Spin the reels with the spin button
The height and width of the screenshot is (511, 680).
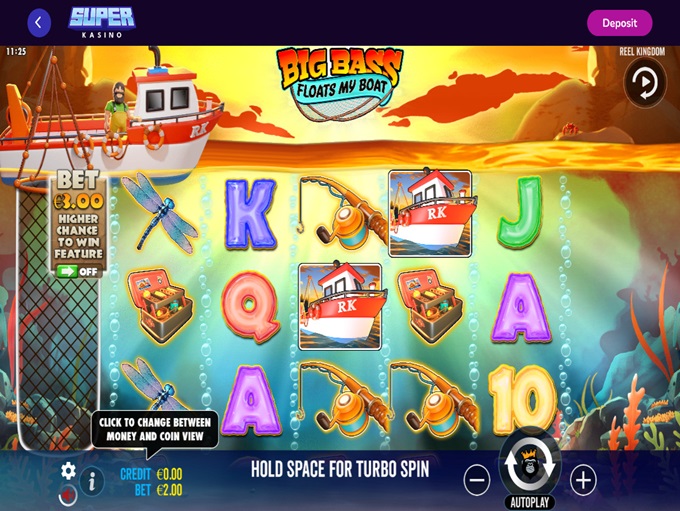coord(530,464)
